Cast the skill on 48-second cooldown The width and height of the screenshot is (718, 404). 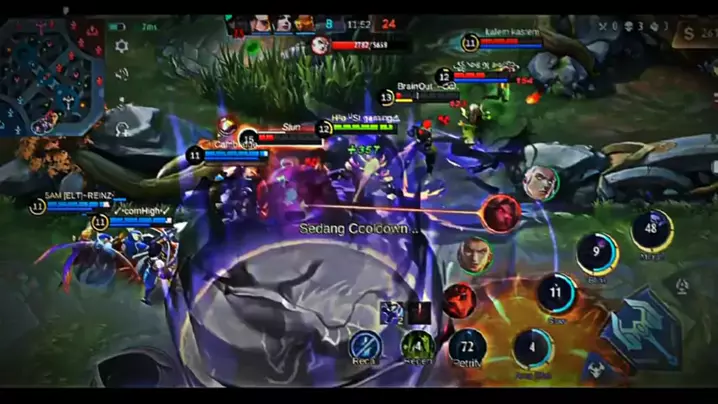tap(652, 230)
